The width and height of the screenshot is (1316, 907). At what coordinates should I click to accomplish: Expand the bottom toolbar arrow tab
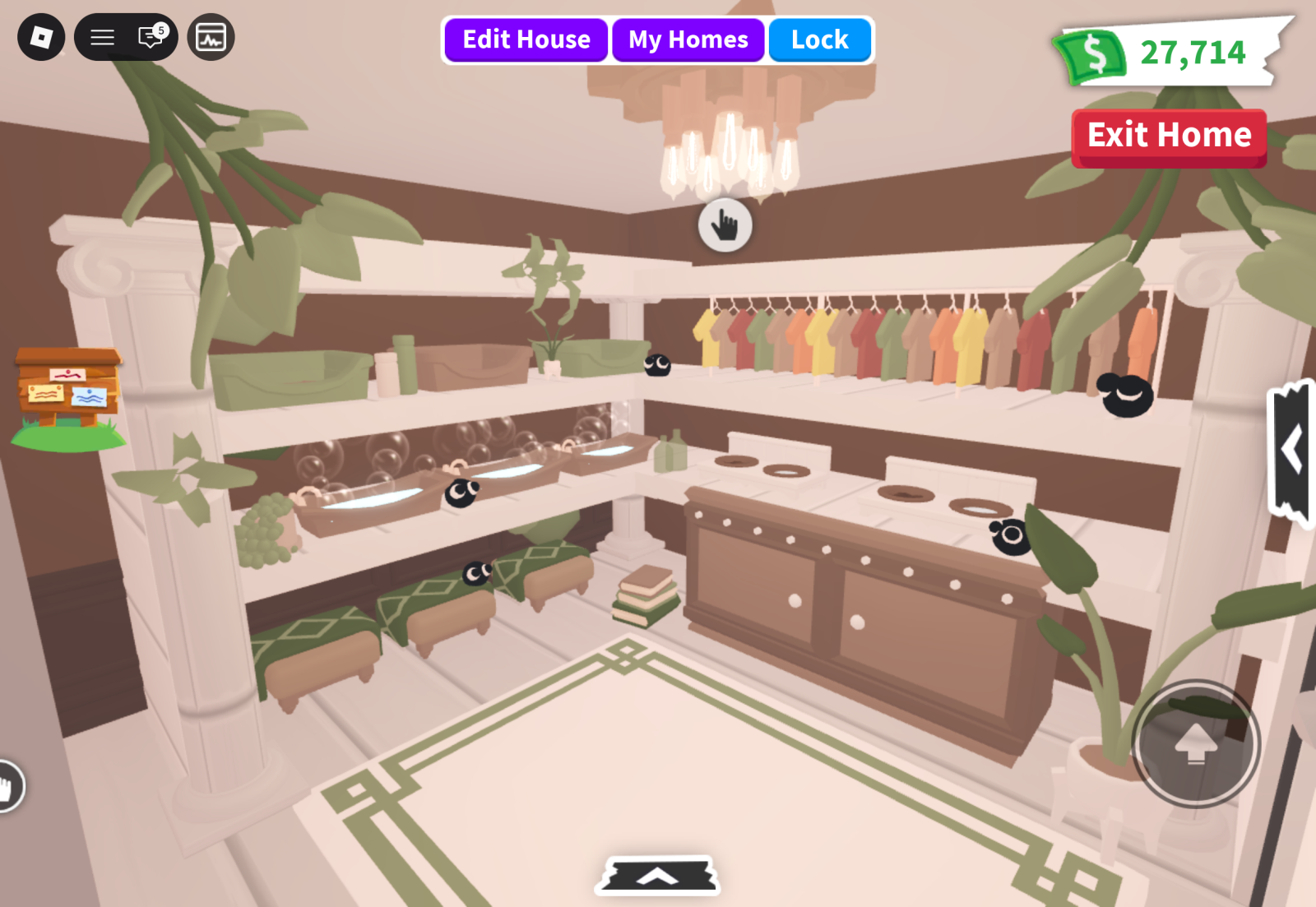(x=657, y=876)
